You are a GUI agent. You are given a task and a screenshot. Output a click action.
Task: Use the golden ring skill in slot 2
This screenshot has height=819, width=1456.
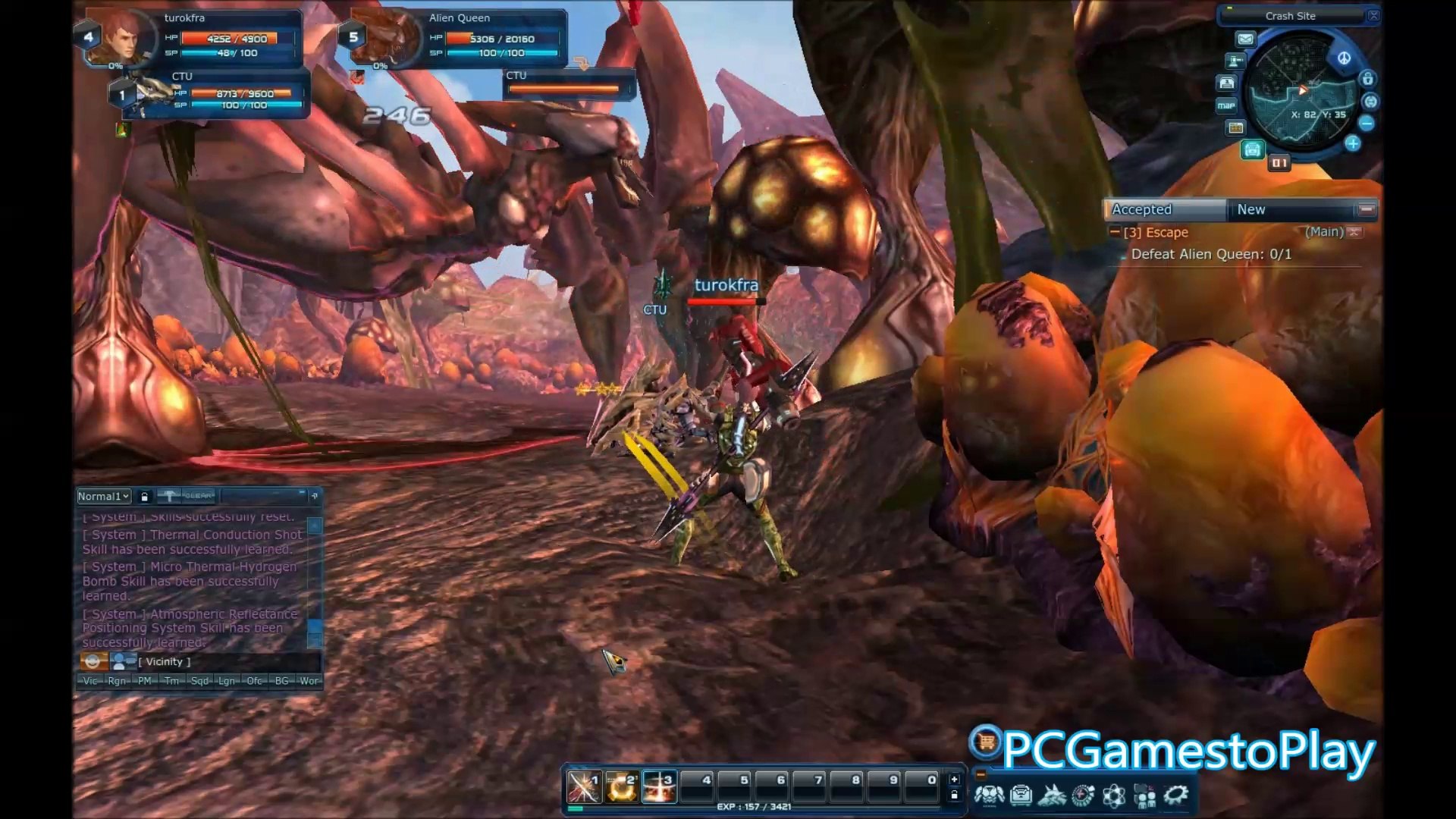click(621, 788)
